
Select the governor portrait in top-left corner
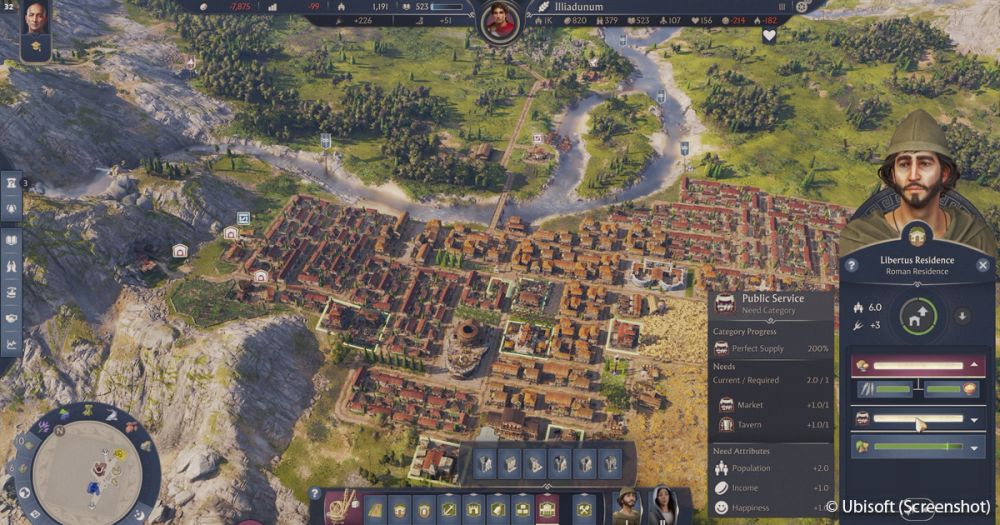(x=36, y=17)
